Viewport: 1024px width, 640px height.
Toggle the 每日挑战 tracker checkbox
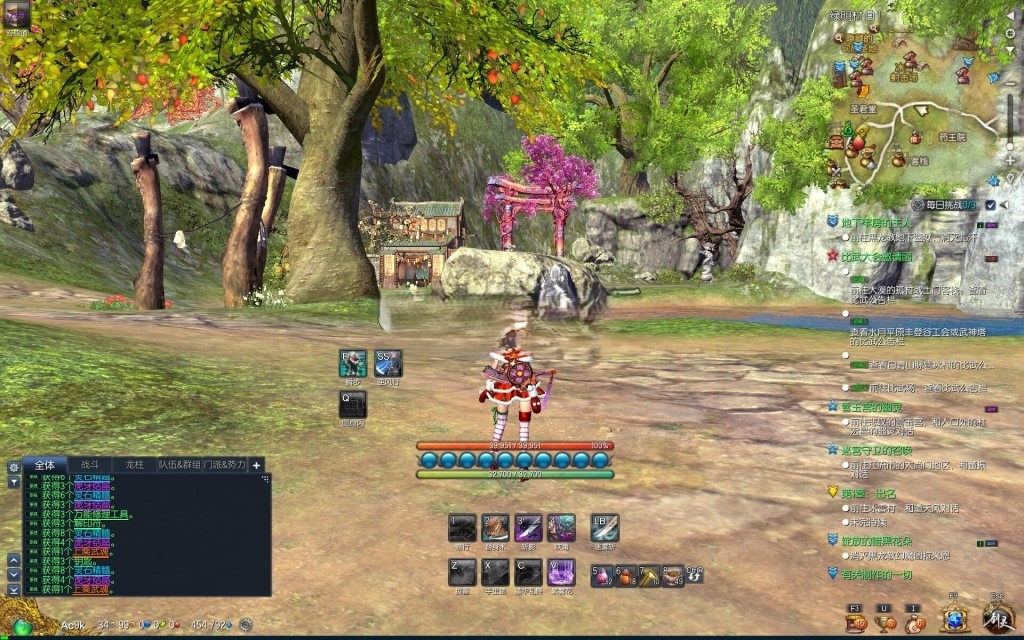click(990, 204)
